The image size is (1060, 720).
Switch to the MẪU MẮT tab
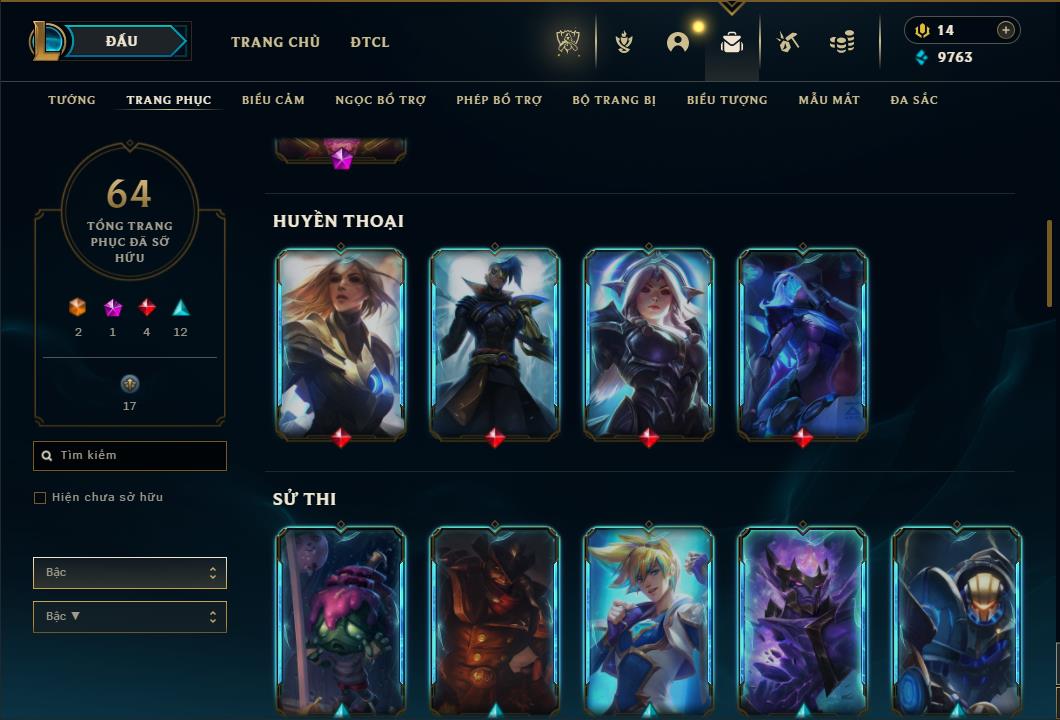[829, 100]
